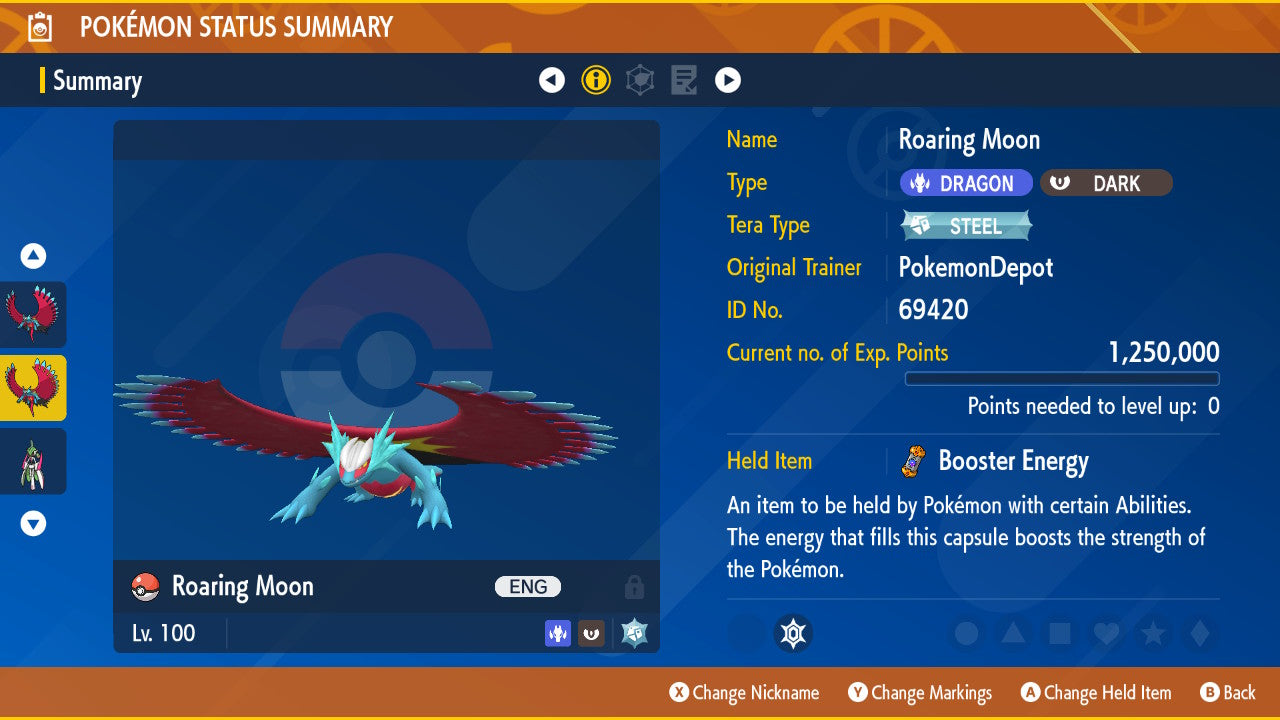Image resolution: width=1280 pixels, height=720 pixels.
Task: Toggle the heart marking
Action: pos(1105,634)
